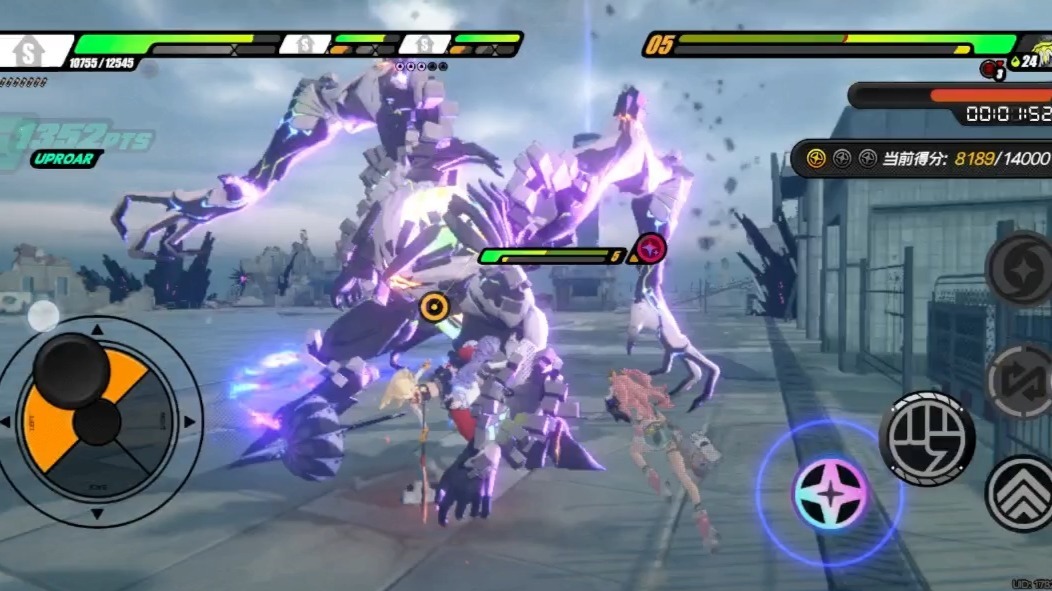1052x591 pixels.
Task: Trigger the dimmed swirl-star ultimate button
Action: coord(1020,268)
